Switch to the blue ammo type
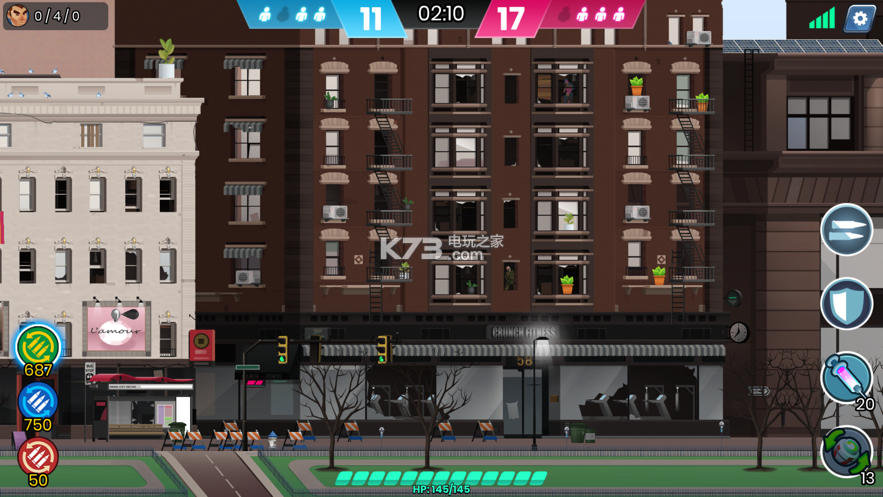 (38, 402)
